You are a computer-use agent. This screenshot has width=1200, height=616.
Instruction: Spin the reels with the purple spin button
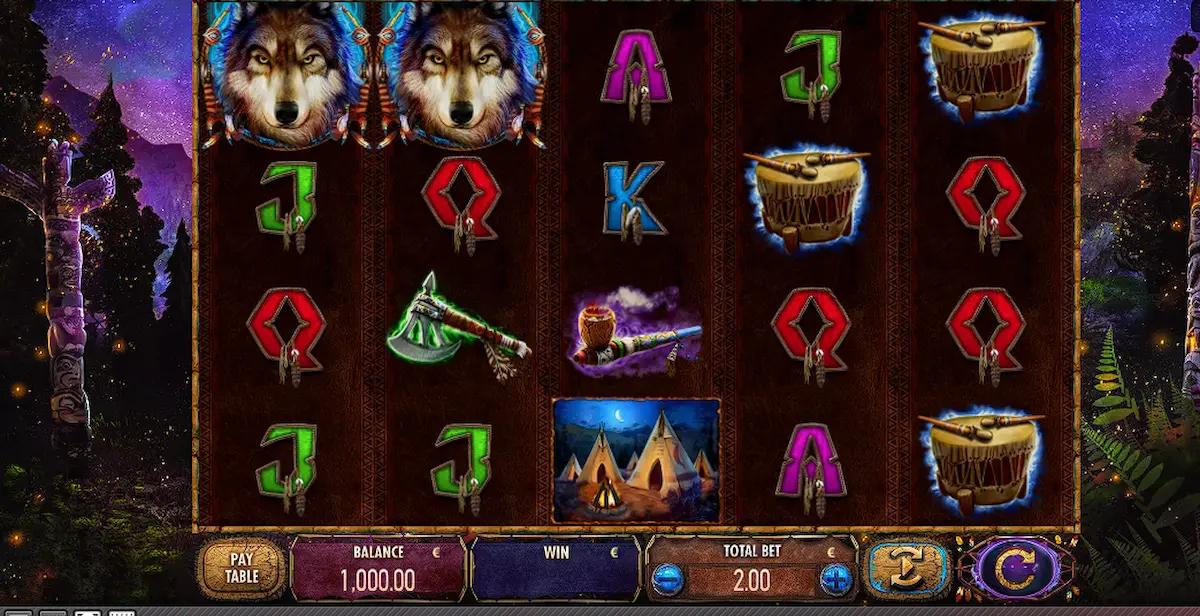tap(1017, 569)
